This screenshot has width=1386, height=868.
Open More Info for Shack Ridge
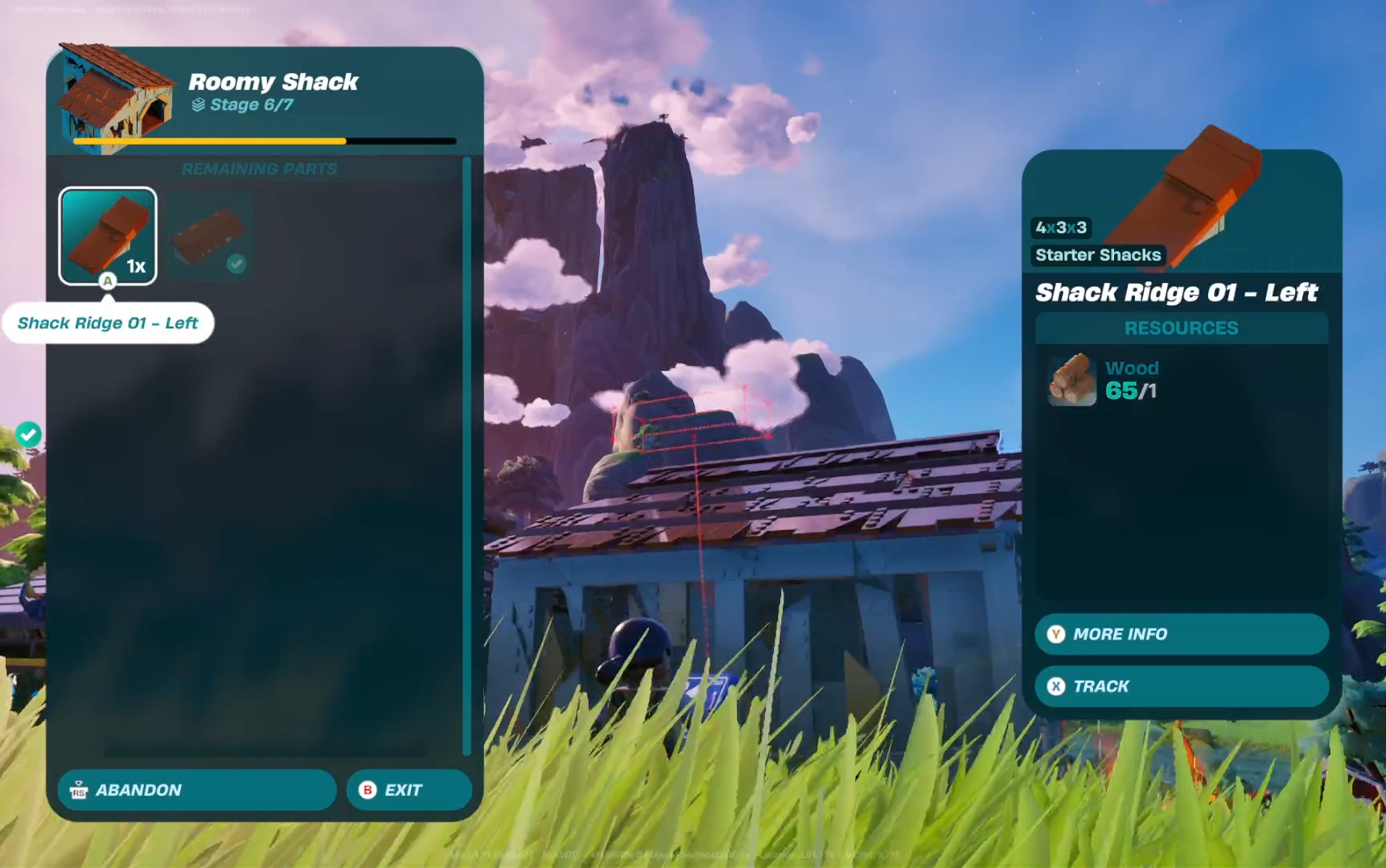pos(1181,635)
